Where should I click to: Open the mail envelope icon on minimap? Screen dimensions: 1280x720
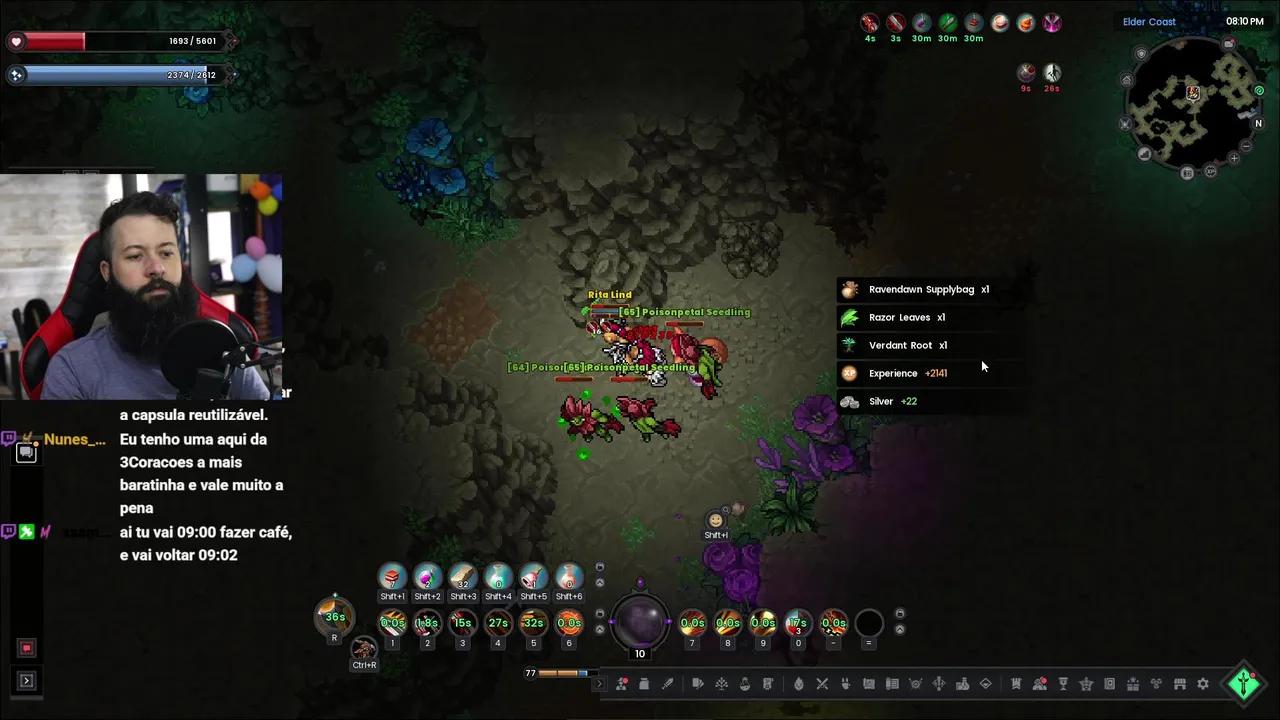pyautogui.click(x=1229, y=44)
